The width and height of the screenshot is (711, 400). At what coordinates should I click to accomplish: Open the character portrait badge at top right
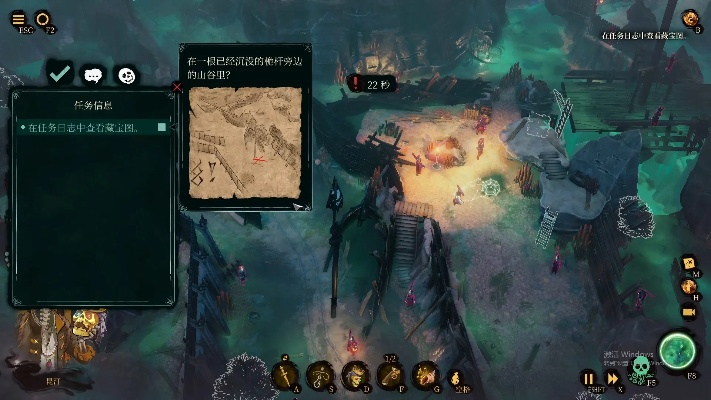689,18
